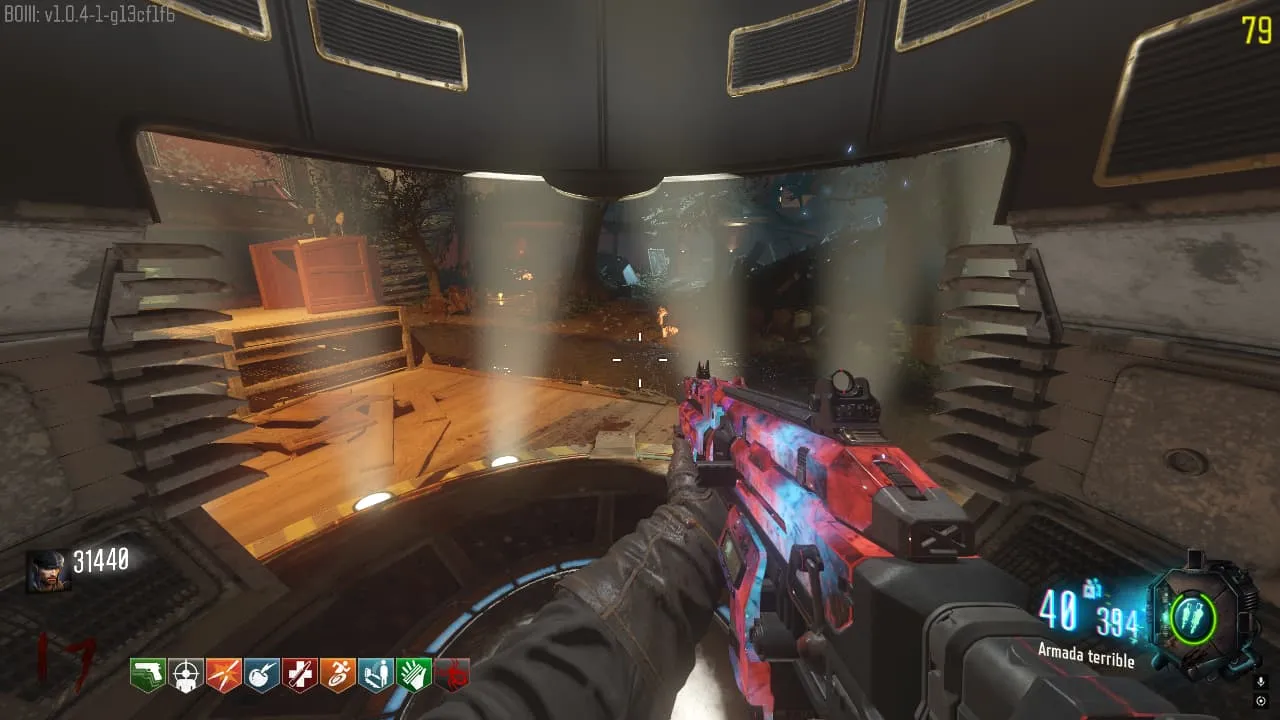Click the red cross Juggernog perk icon
Viewport: 1280px width, 720px height.
tap(300, 676)
